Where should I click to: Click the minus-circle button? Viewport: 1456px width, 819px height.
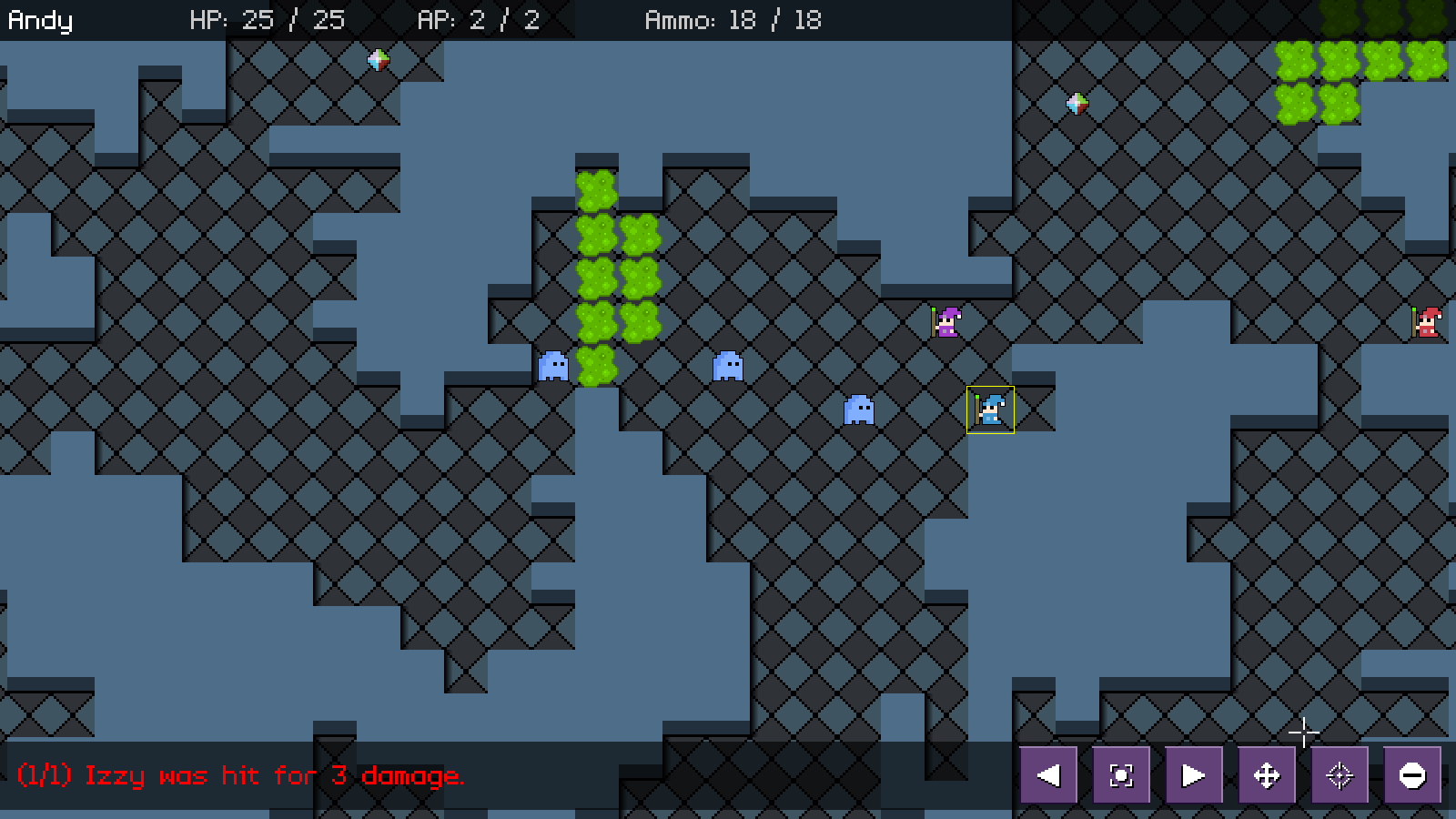pos(1412,775)
